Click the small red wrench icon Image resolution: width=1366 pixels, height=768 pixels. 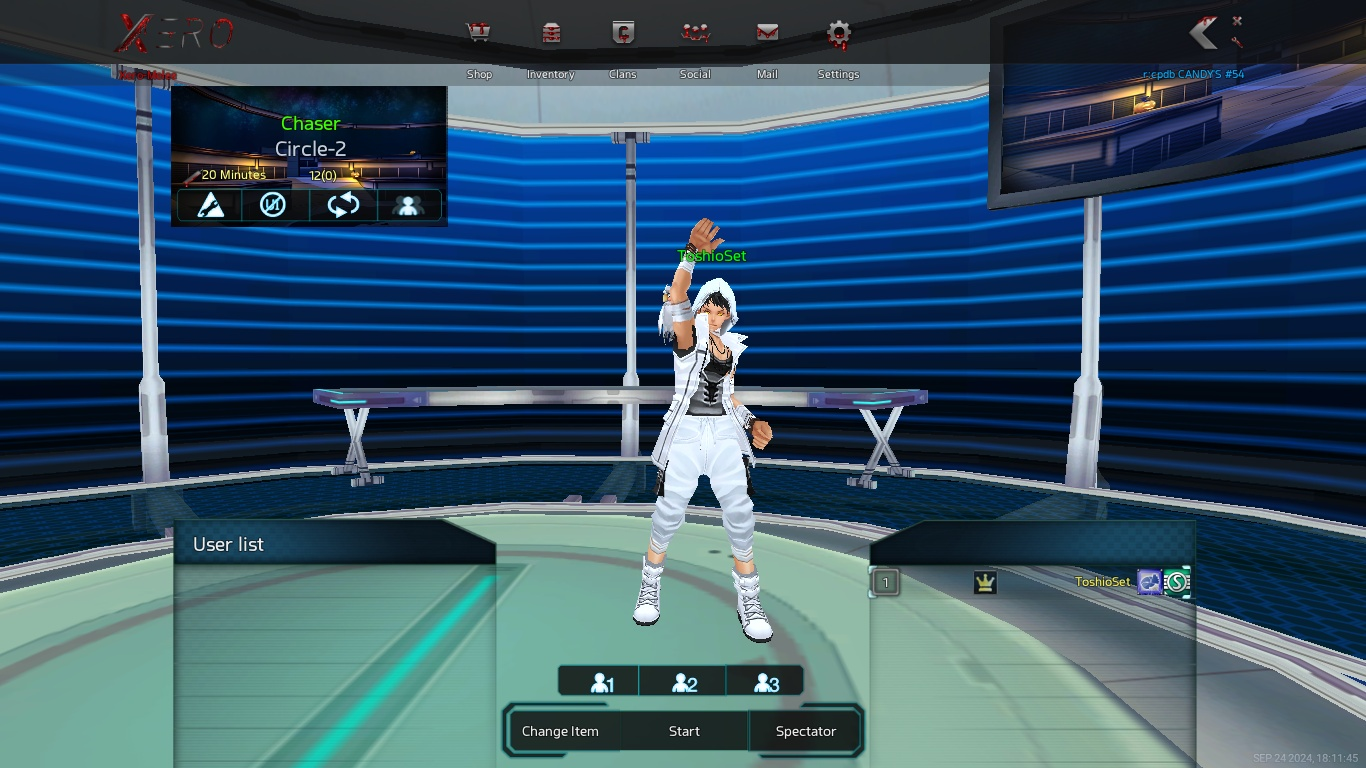tap(1237, 42)
